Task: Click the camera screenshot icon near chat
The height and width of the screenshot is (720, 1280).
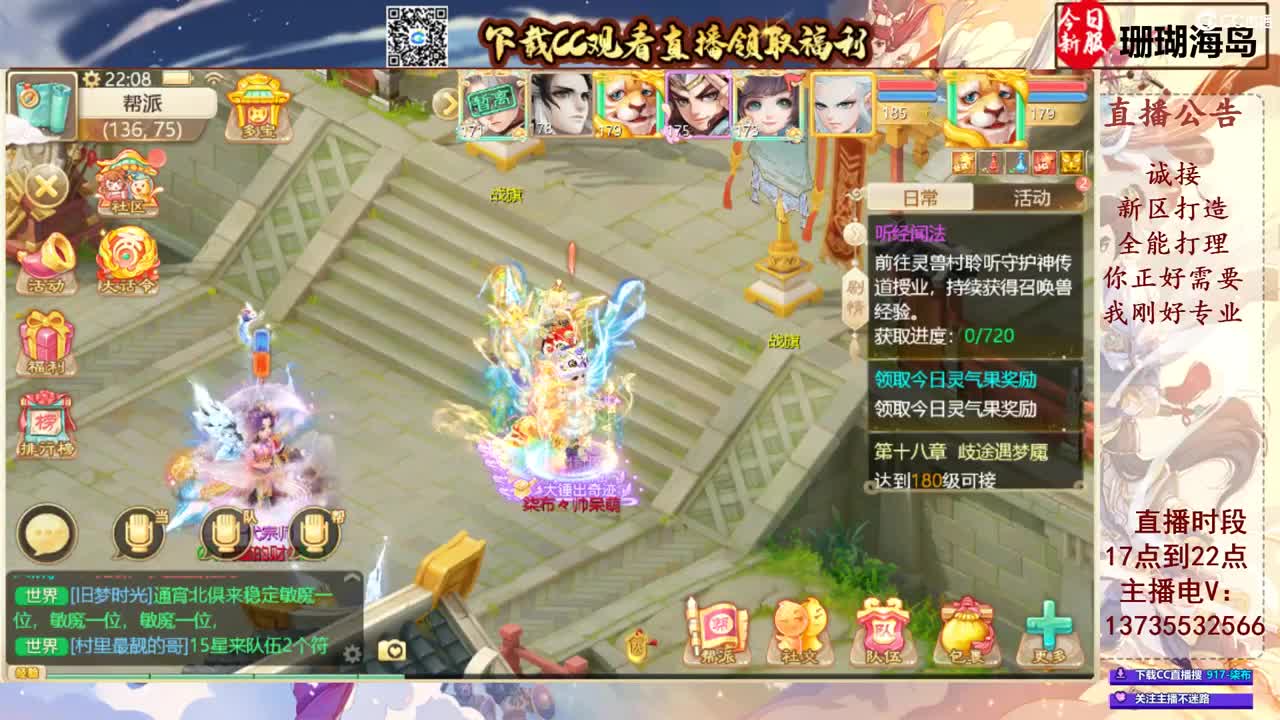Action: [392, 650]
